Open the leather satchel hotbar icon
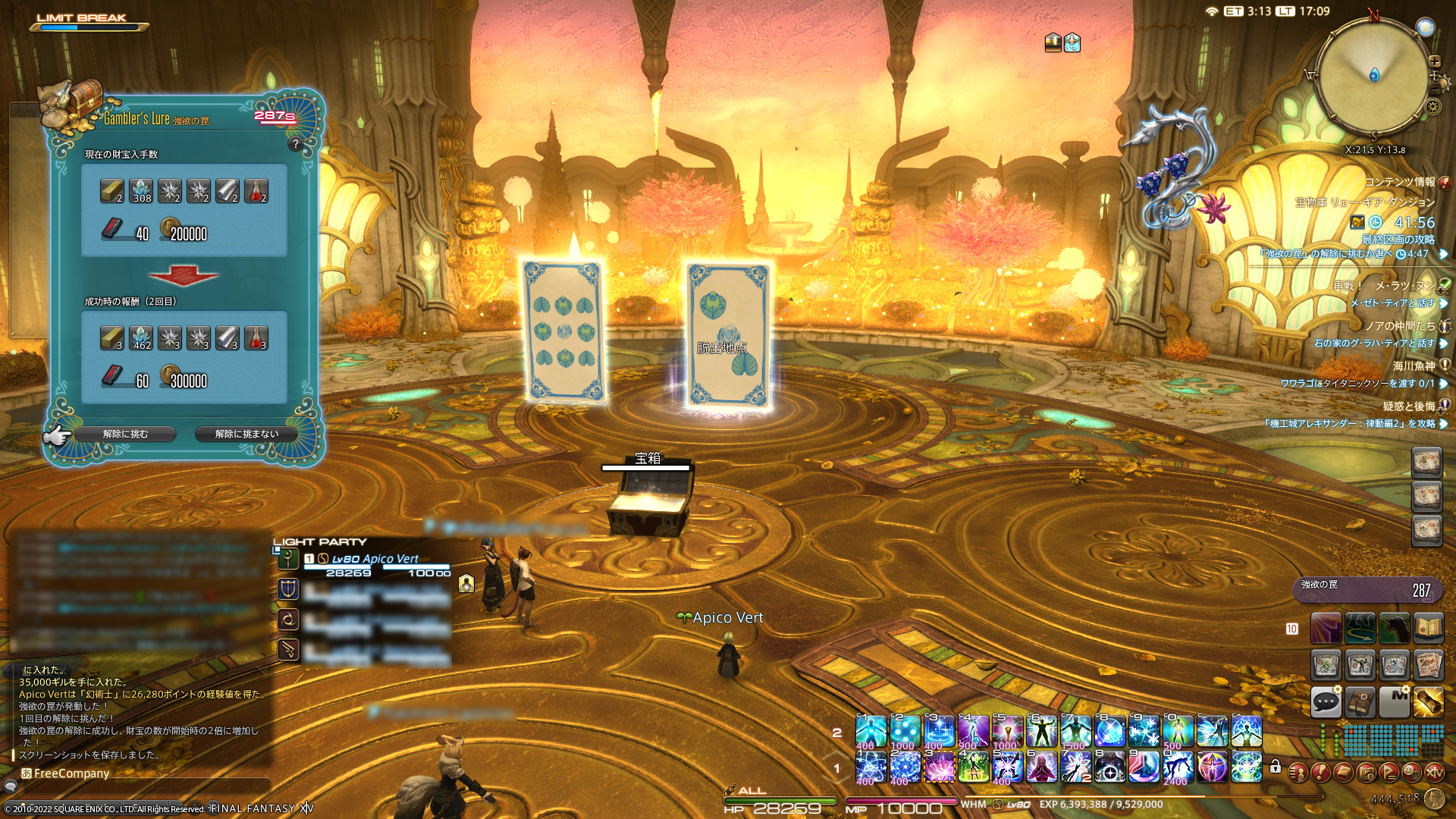Image resolution: width=1456 pixels, height=819 pixels. pos(1360,701)
